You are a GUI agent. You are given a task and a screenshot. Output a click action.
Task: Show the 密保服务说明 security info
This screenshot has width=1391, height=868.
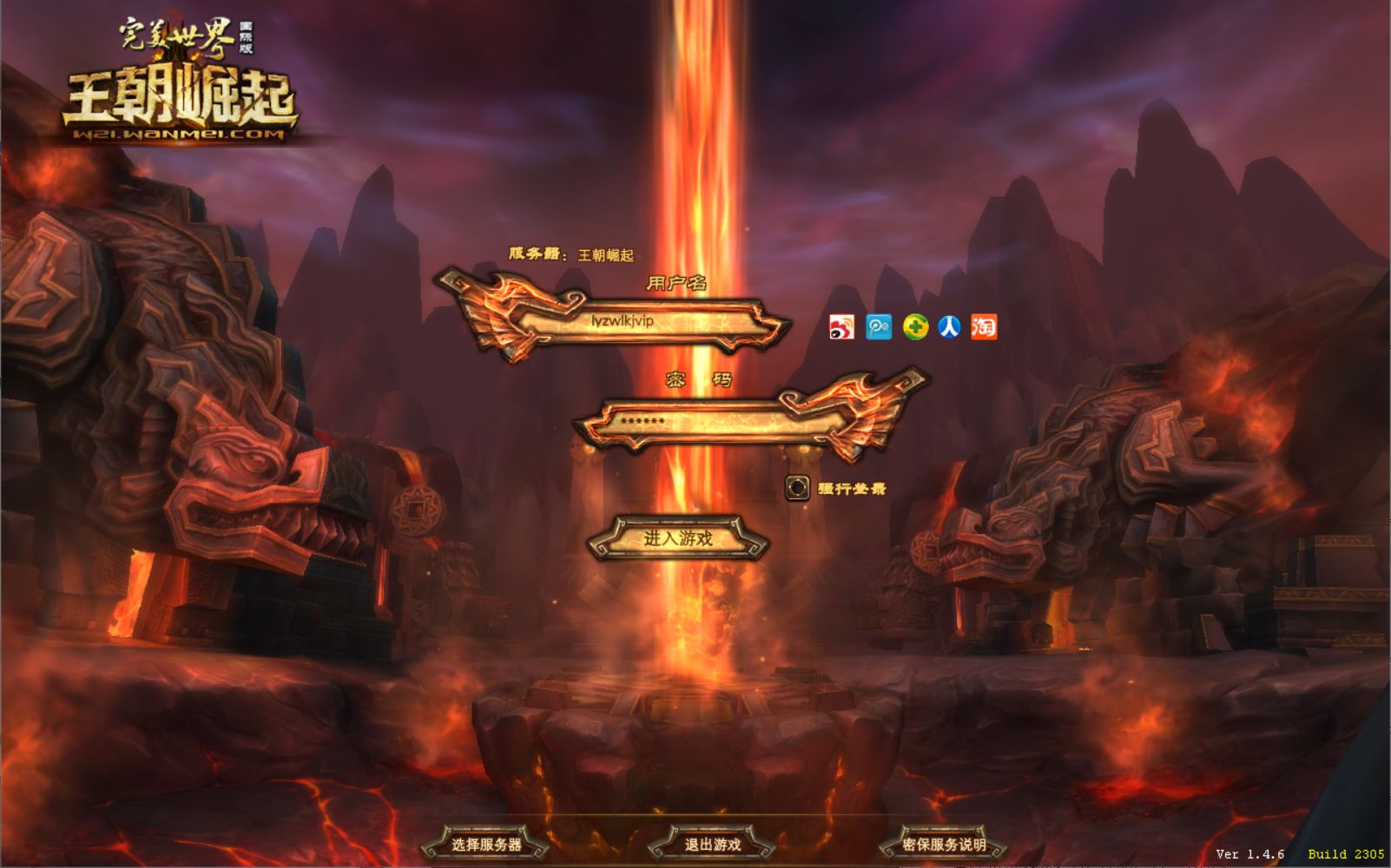pos(944,844)
